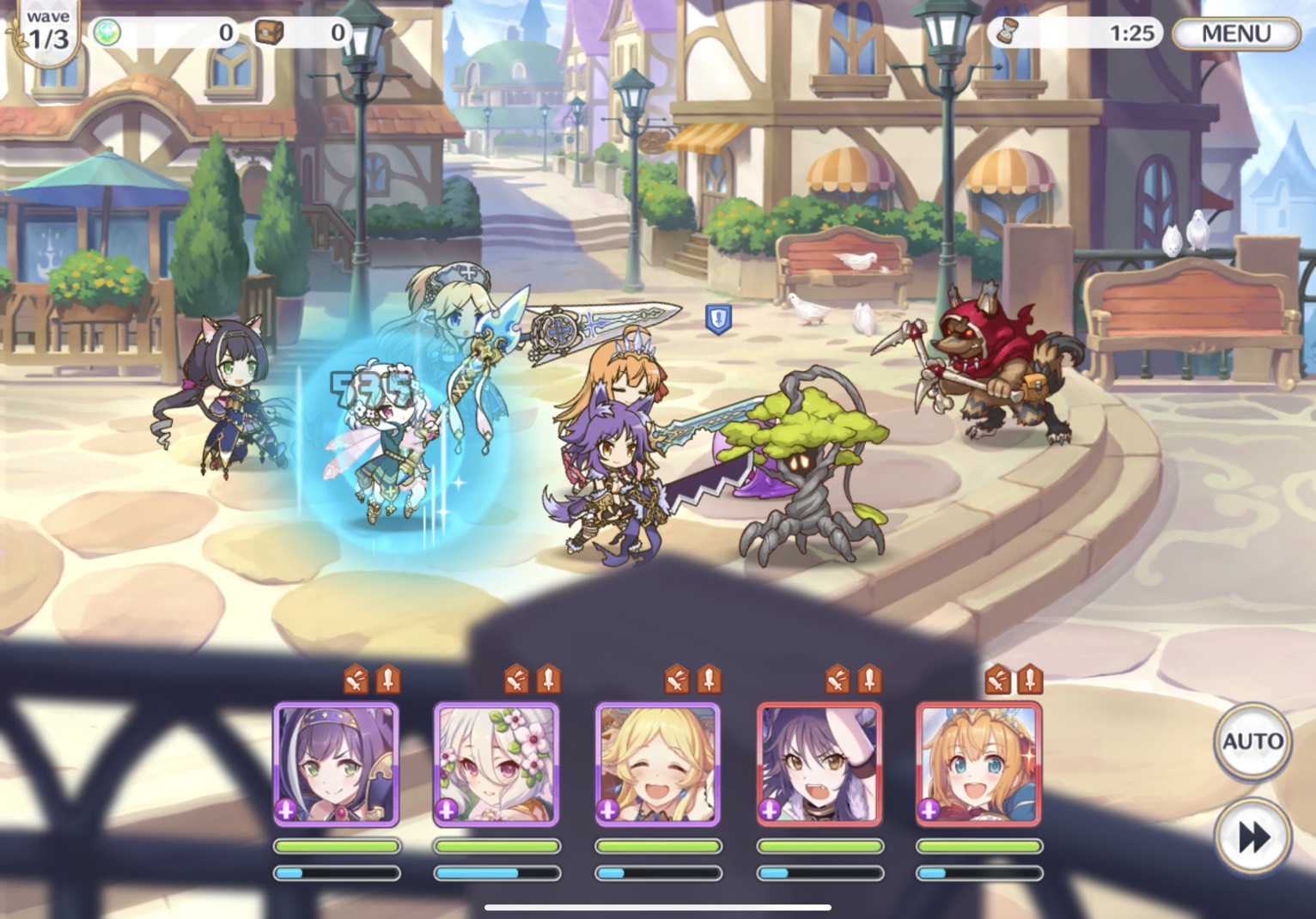Tap Kokkoro's character portrait
The width and height of the screenshot is (1316, 919).
[x=497, y=764]
